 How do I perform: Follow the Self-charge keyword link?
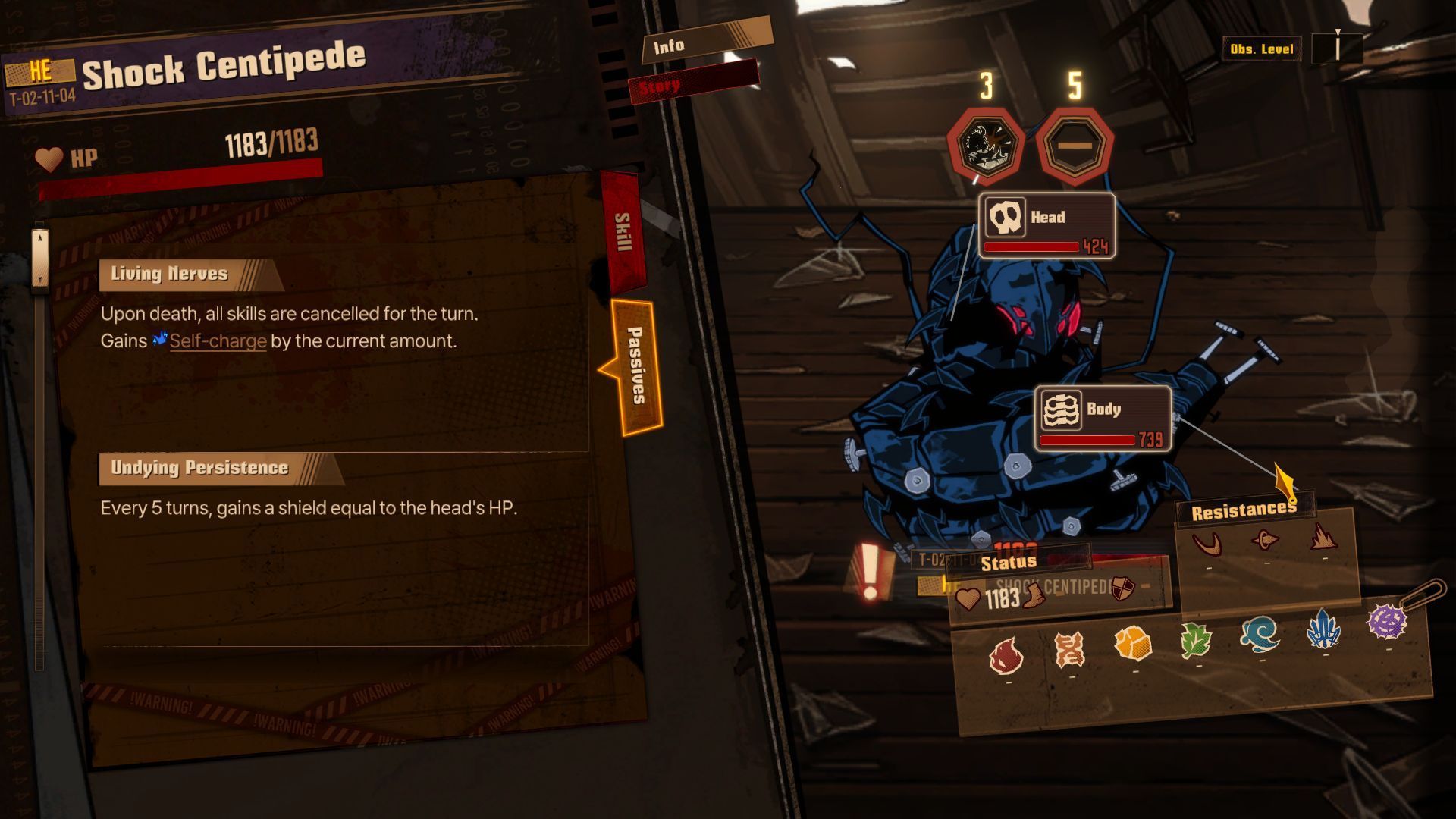218,341
